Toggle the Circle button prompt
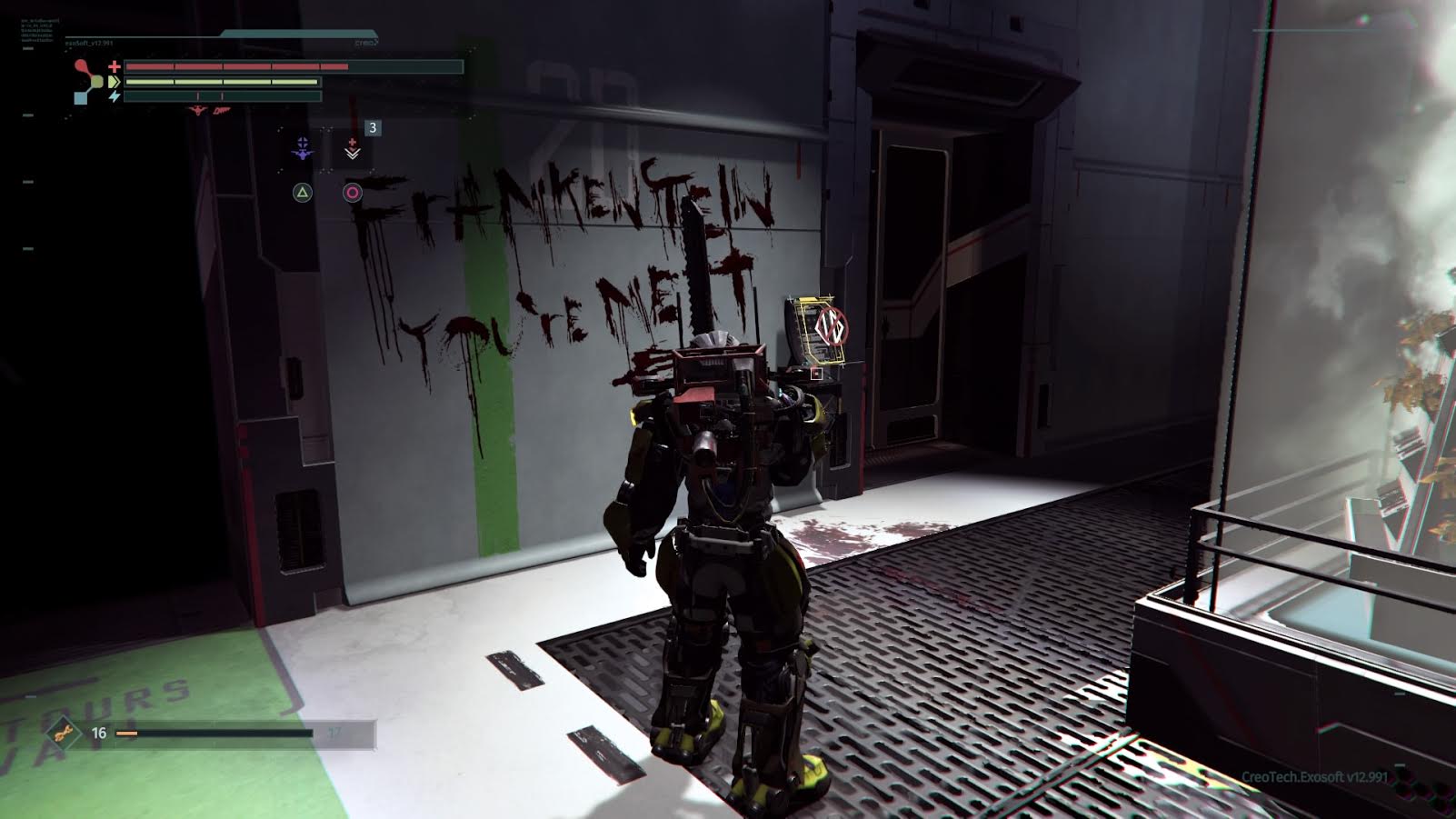The width and height of the screenshot is (1456, 819). coord(352,191)
